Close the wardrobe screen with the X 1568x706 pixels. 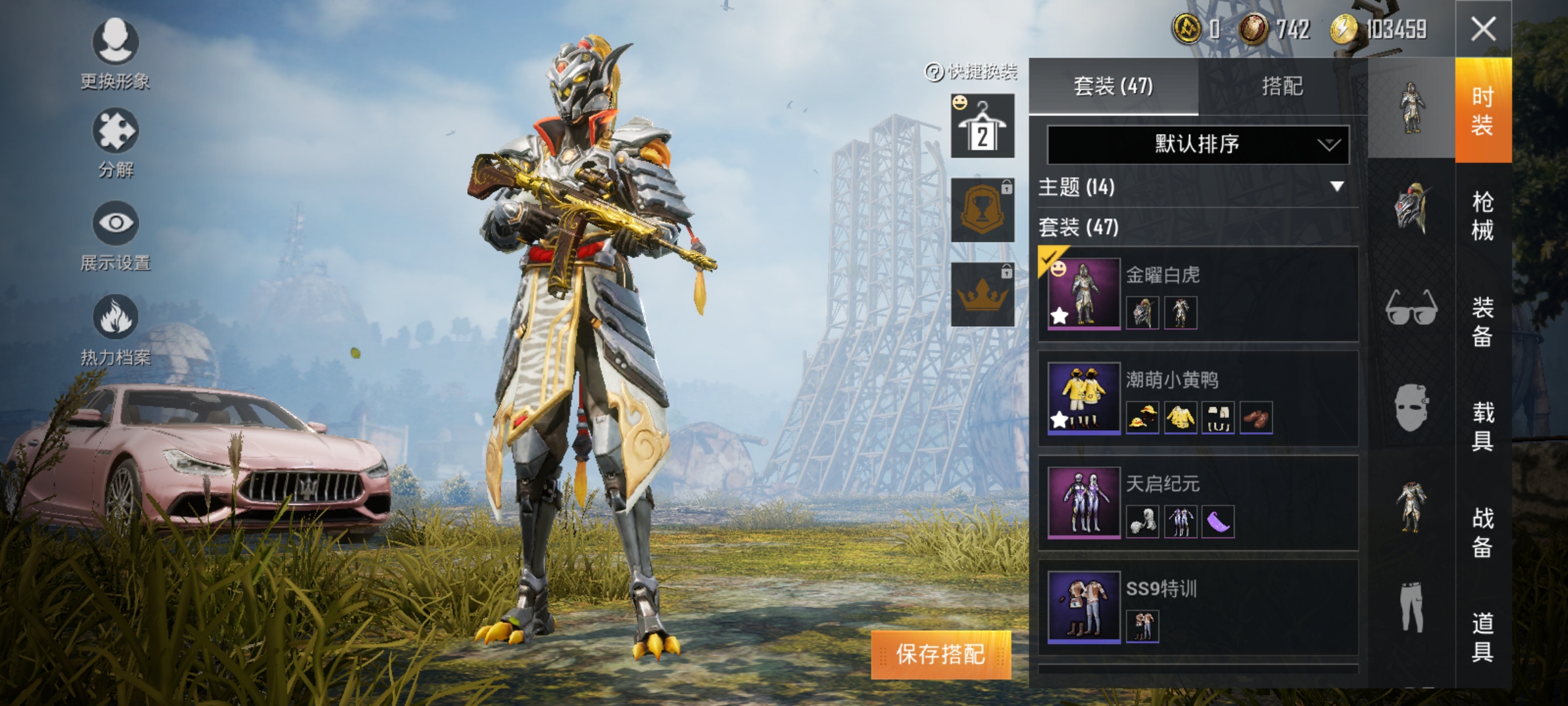(x=1483, y=29)
